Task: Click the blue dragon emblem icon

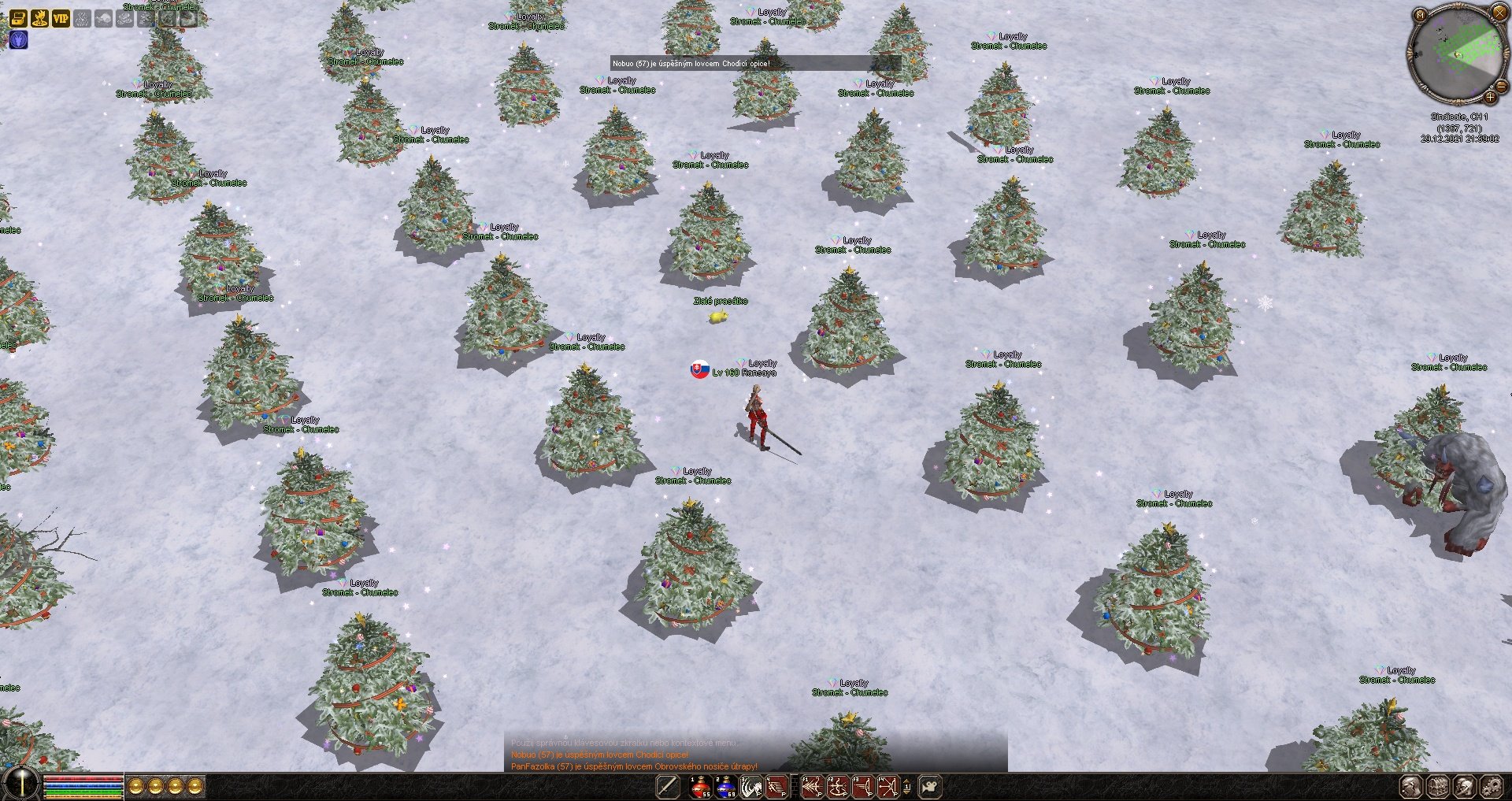Action: pyautogui.click(x=18, y=39)
